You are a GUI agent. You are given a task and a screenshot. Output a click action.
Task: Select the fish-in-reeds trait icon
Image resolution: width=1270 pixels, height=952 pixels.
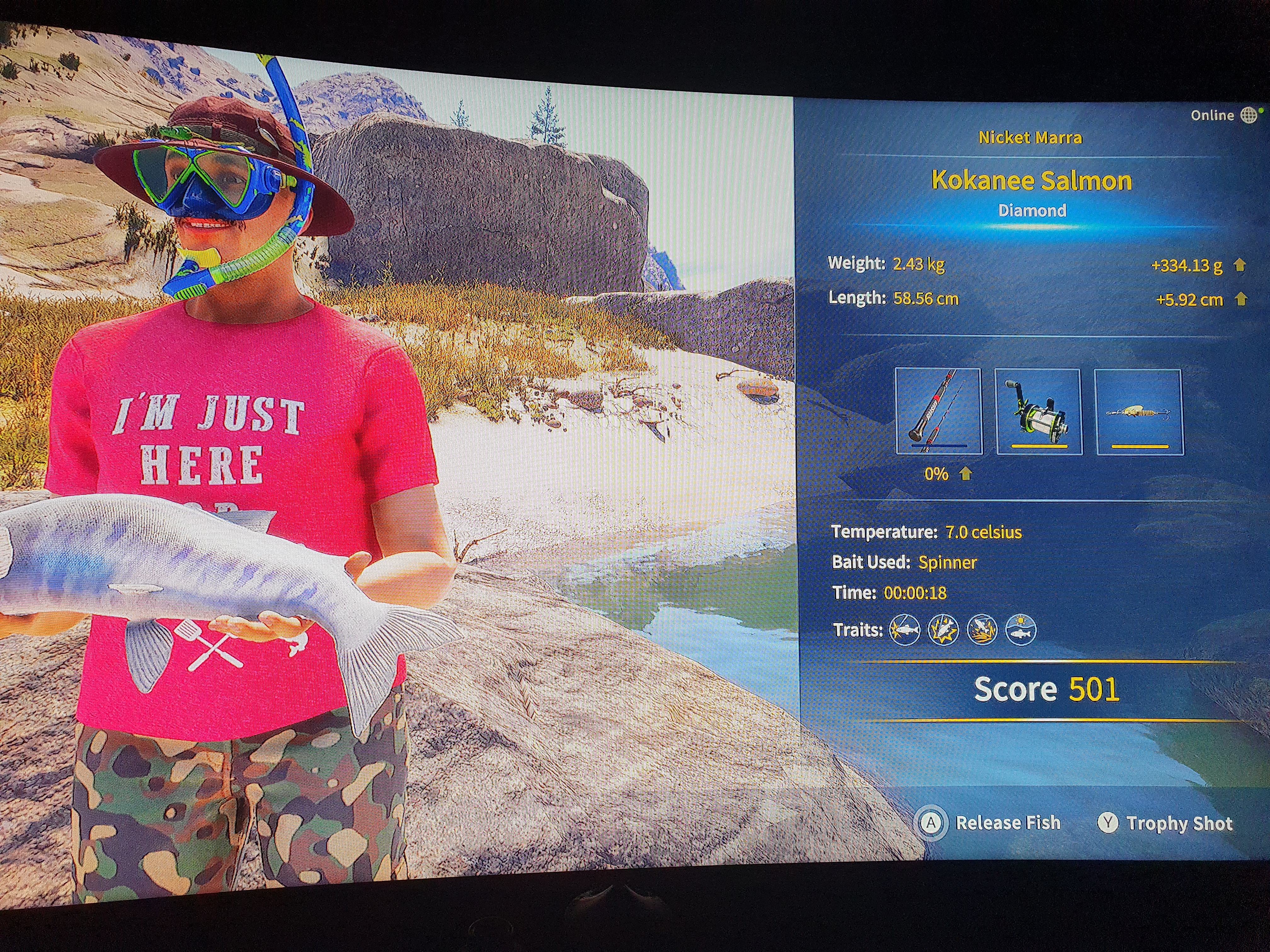[x=982, y=630]
